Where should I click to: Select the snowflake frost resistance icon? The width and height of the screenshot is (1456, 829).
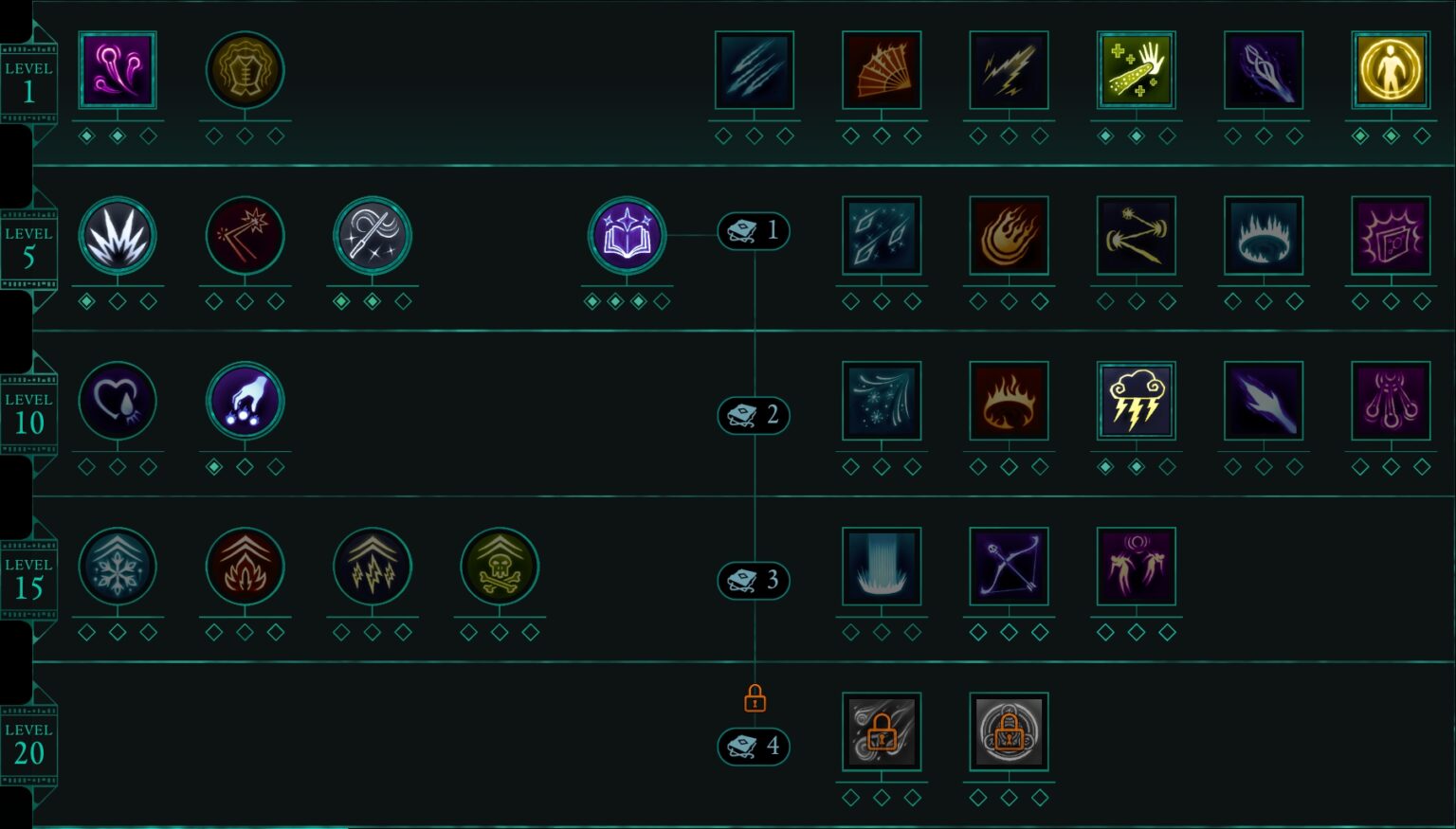pos(117,566)
